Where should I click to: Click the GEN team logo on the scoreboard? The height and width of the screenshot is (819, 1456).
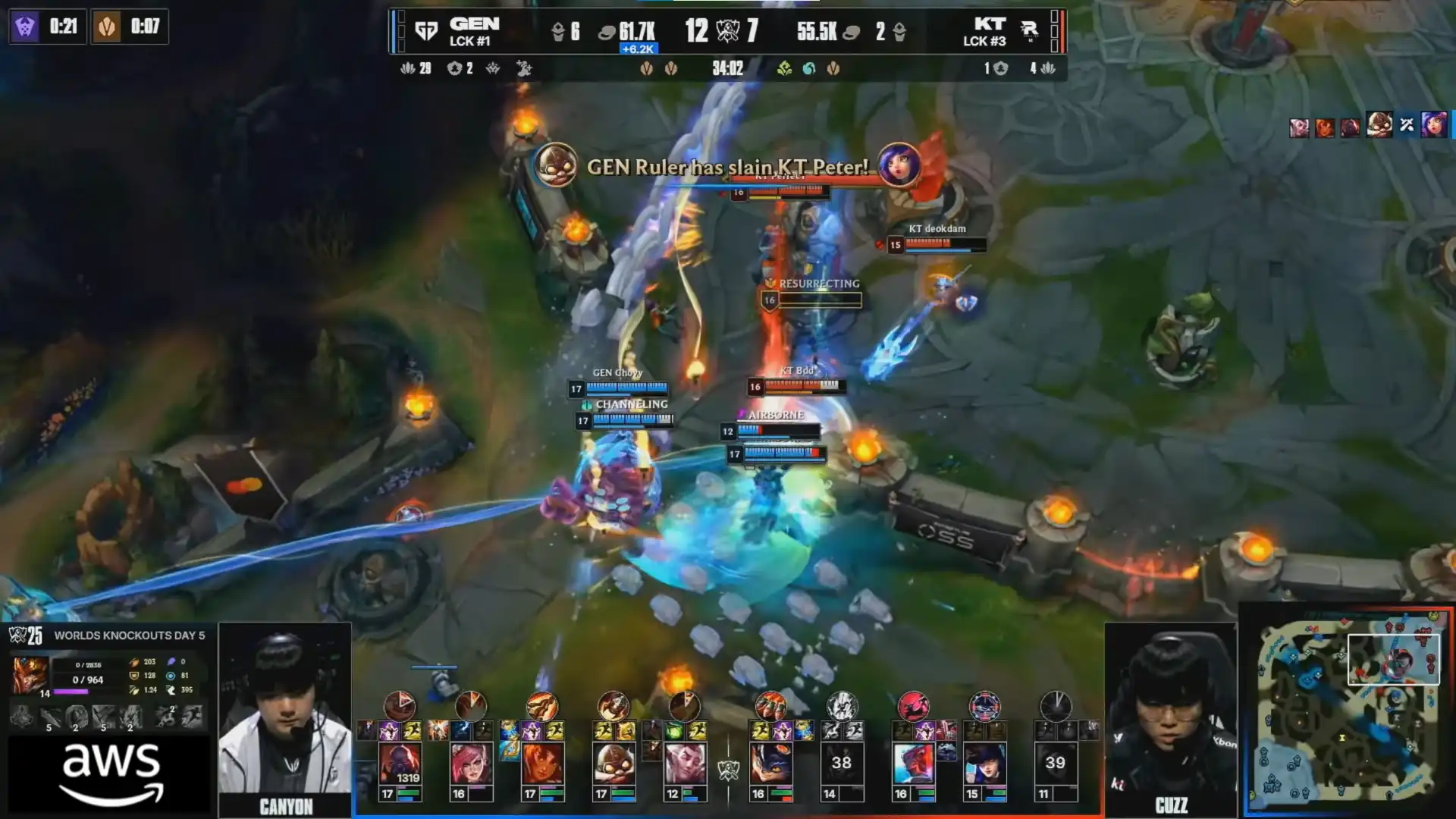426,31
